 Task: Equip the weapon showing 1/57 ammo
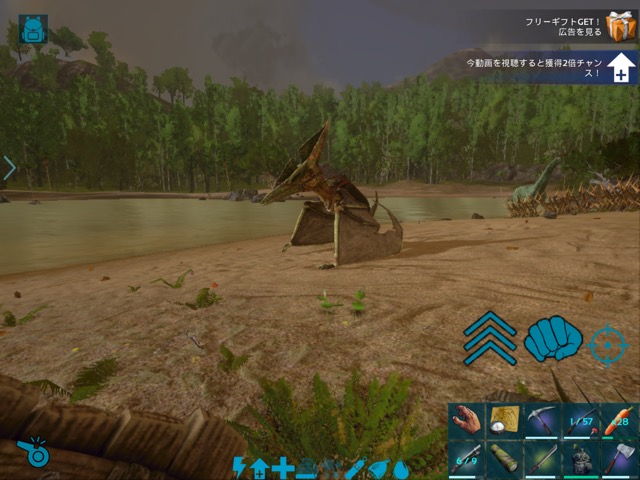pos(580,421)
